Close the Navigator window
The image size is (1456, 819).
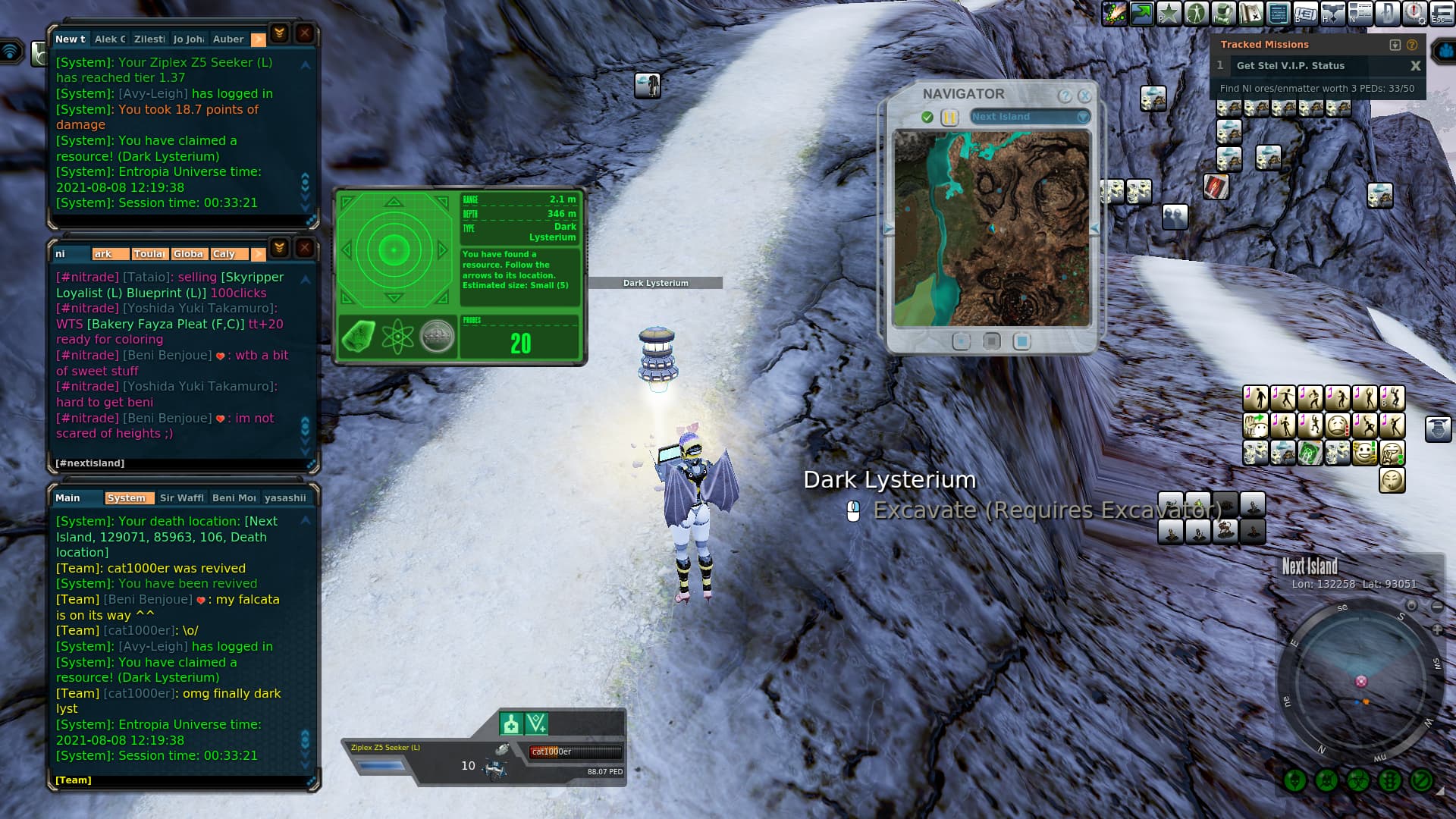click(x=1084, y=96)
